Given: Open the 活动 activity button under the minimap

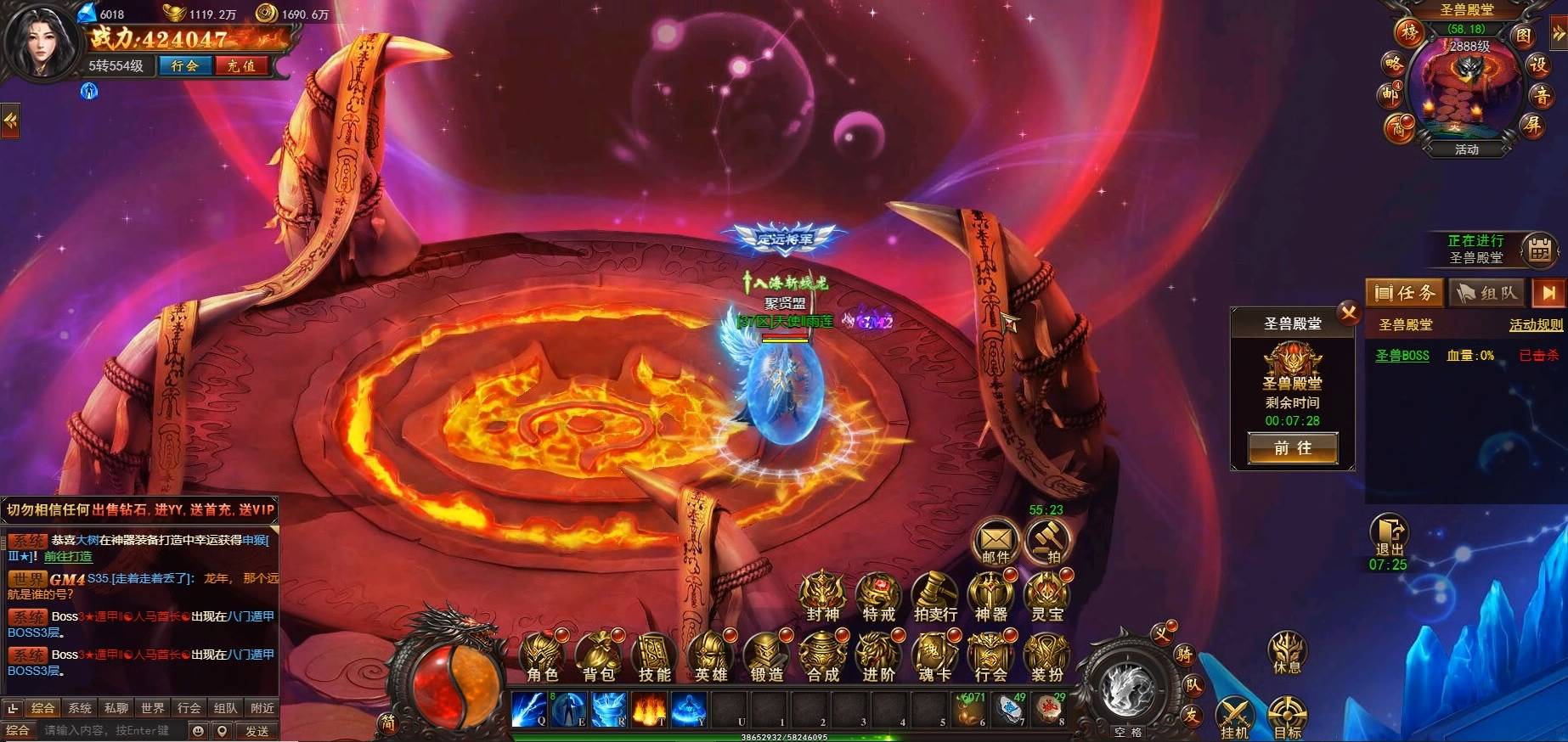Looking at the screenshot, I should 1467,149.
